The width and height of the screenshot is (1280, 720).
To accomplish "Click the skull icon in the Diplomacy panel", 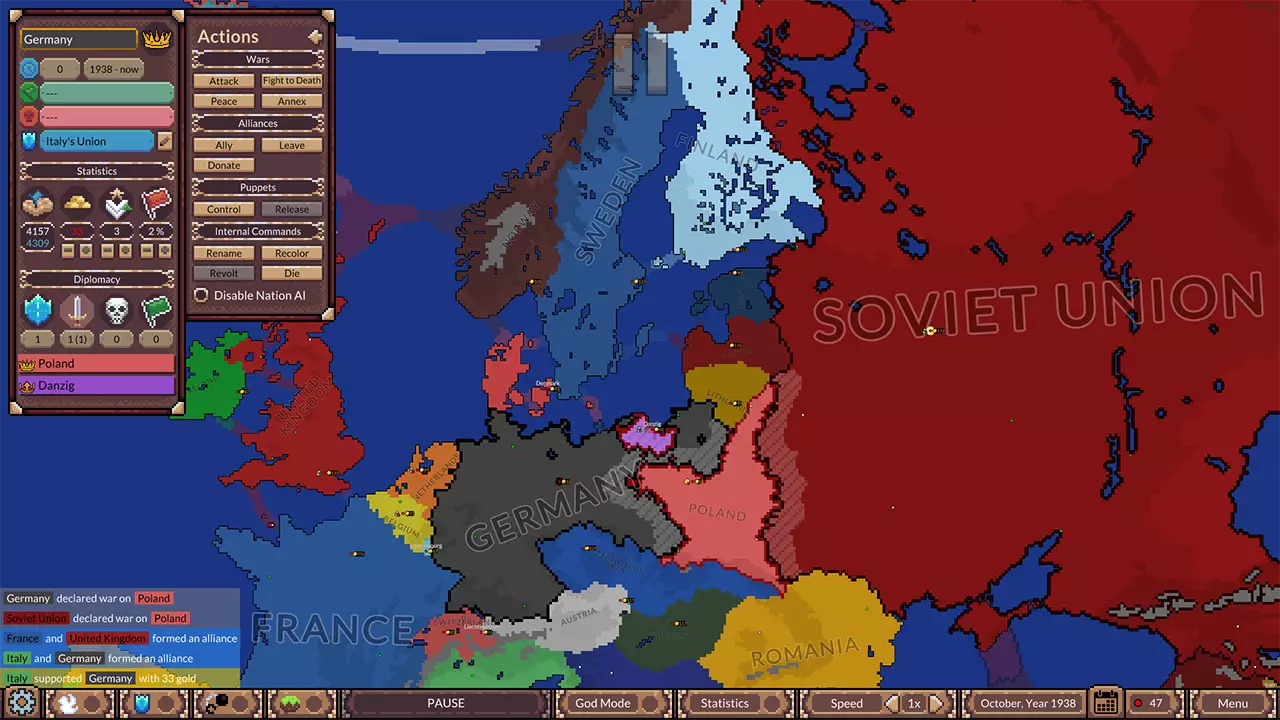I will 117,311.
